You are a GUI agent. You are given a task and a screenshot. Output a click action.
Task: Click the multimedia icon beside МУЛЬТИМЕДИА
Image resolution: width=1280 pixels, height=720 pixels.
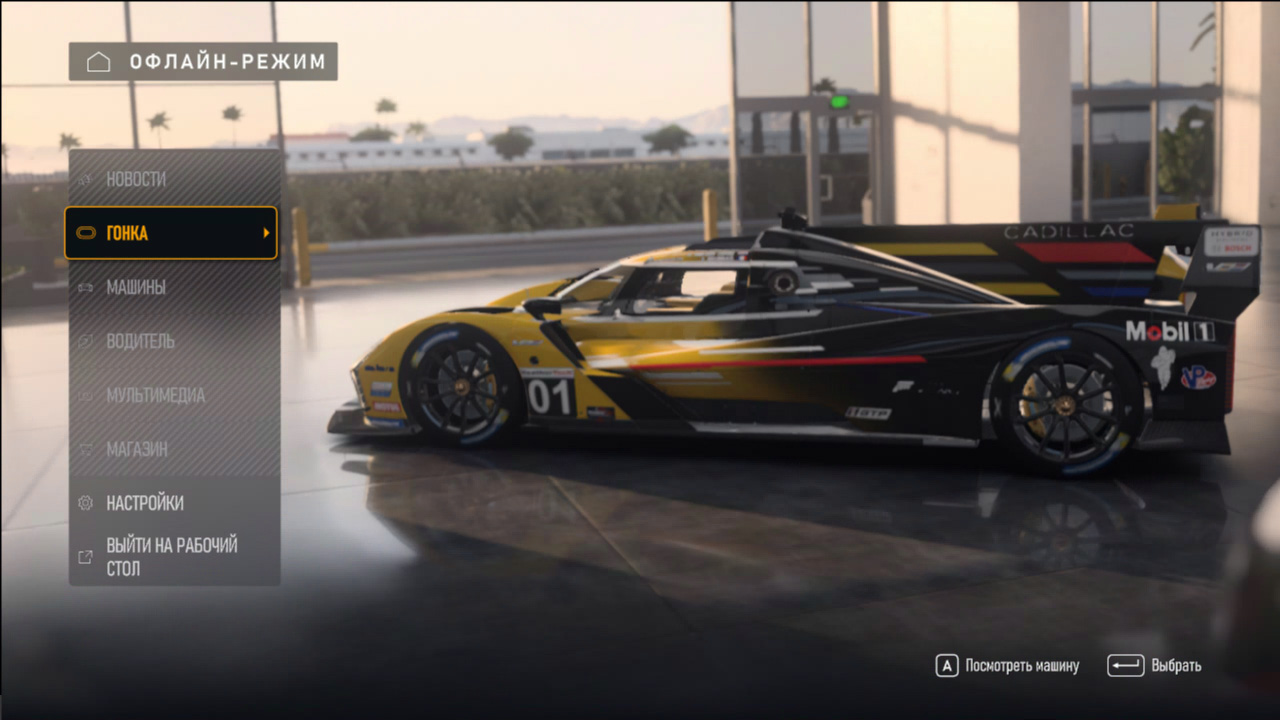pyautogui.click(x=87, y=395)
